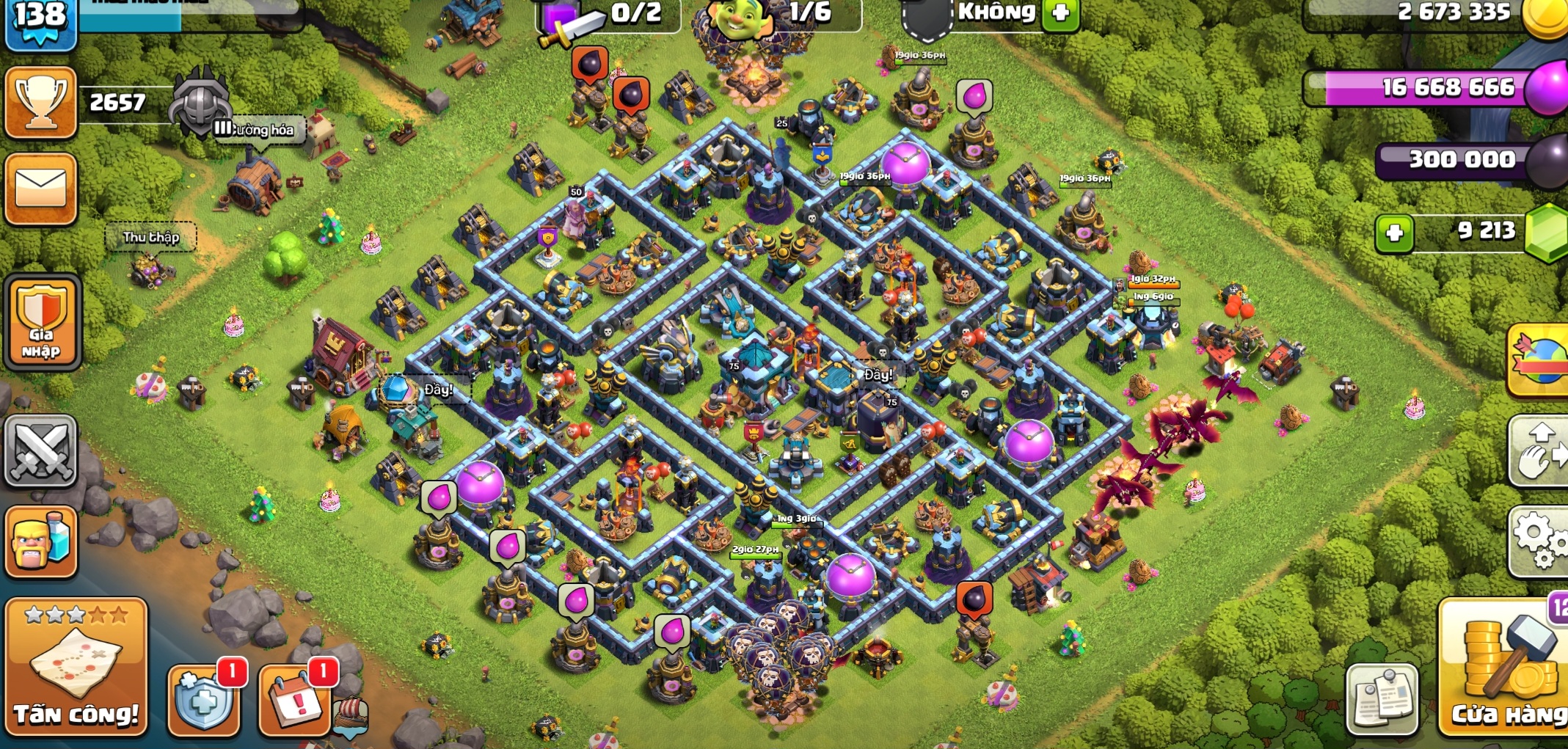Screen dimensions: 1568x749
Task: Tap the green plus beside Không shield
Action: 1060,13
